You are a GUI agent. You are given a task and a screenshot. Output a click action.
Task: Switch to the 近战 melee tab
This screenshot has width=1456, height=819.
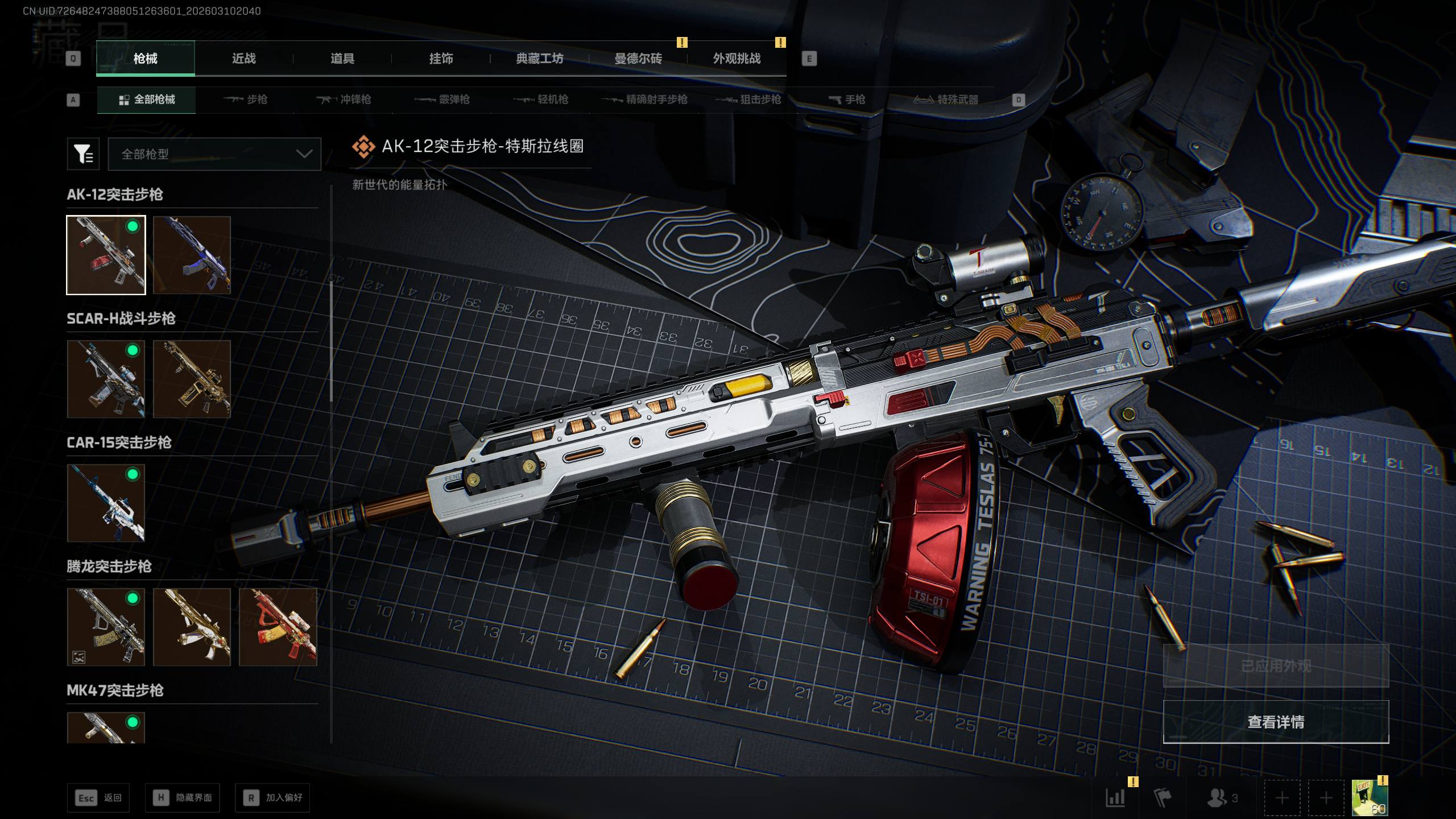(x=243, y=59)
